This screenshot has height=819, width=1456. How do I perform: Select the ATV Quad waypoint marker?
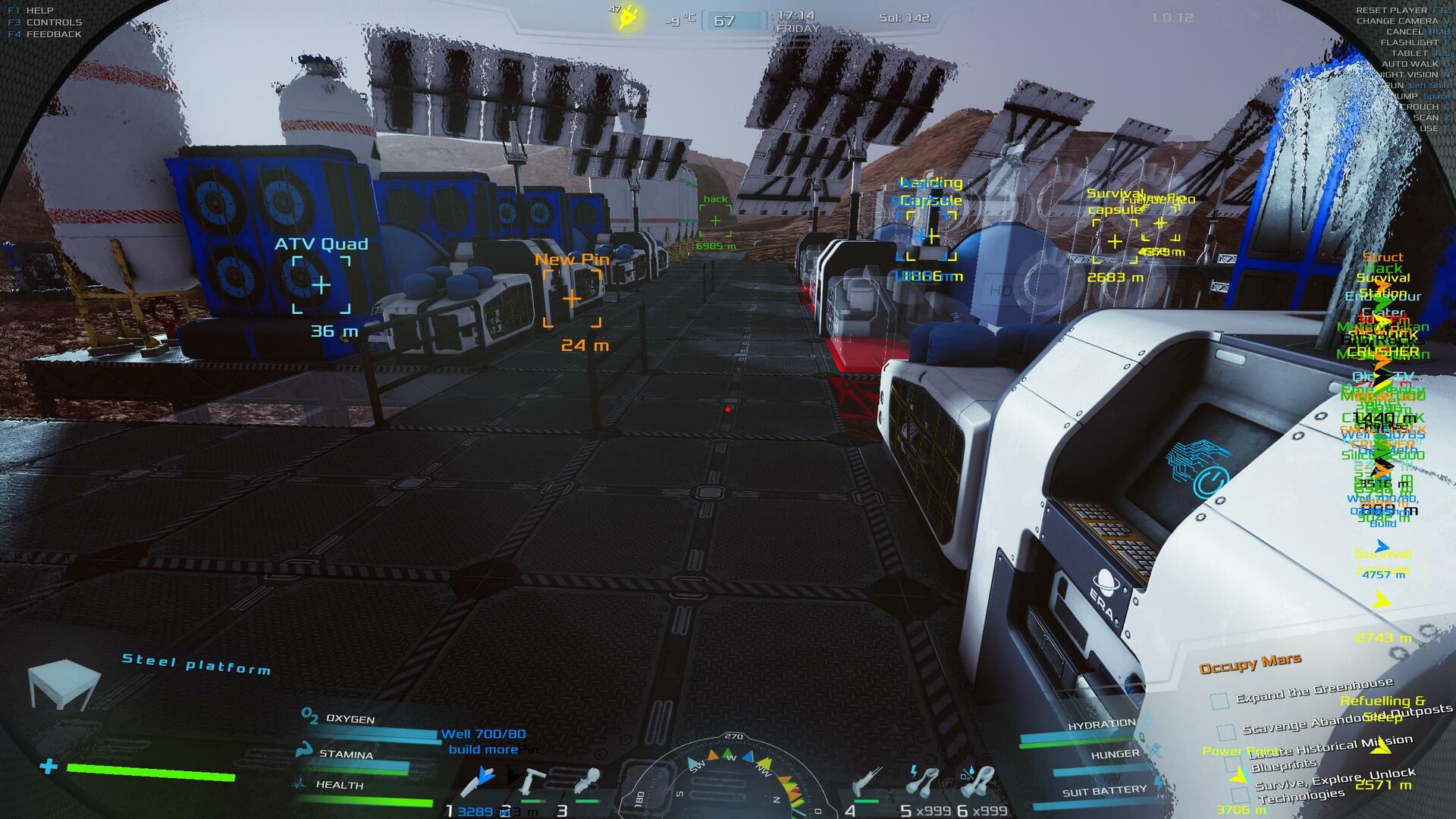point(322,286)
